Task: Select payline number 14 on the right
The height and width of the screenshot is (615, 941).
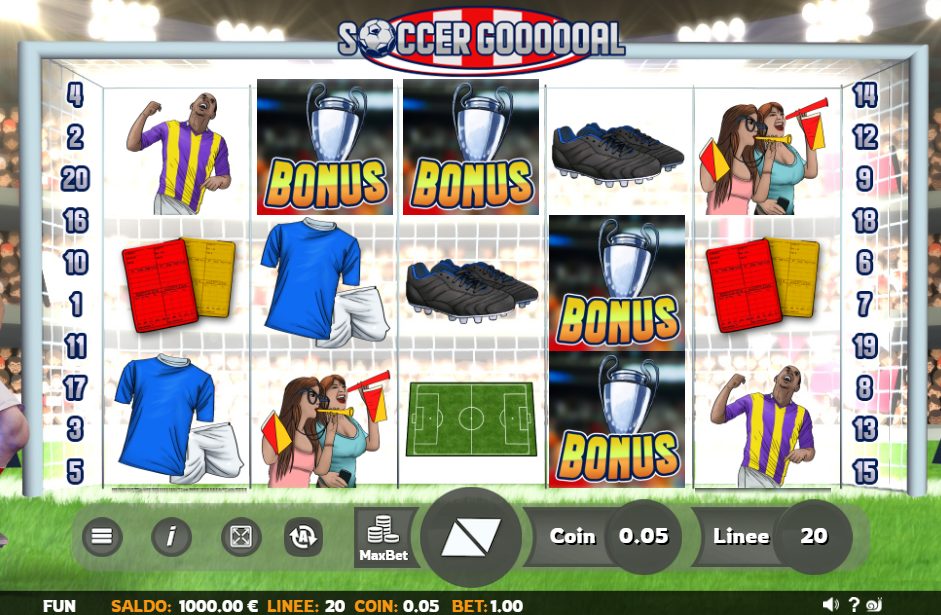Action: point(865,96)
